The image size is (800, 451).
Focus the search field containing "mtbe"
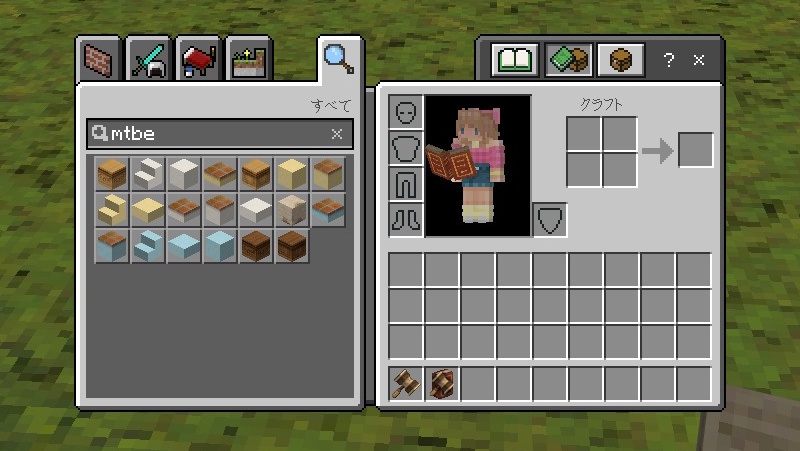tap(210, 133)
